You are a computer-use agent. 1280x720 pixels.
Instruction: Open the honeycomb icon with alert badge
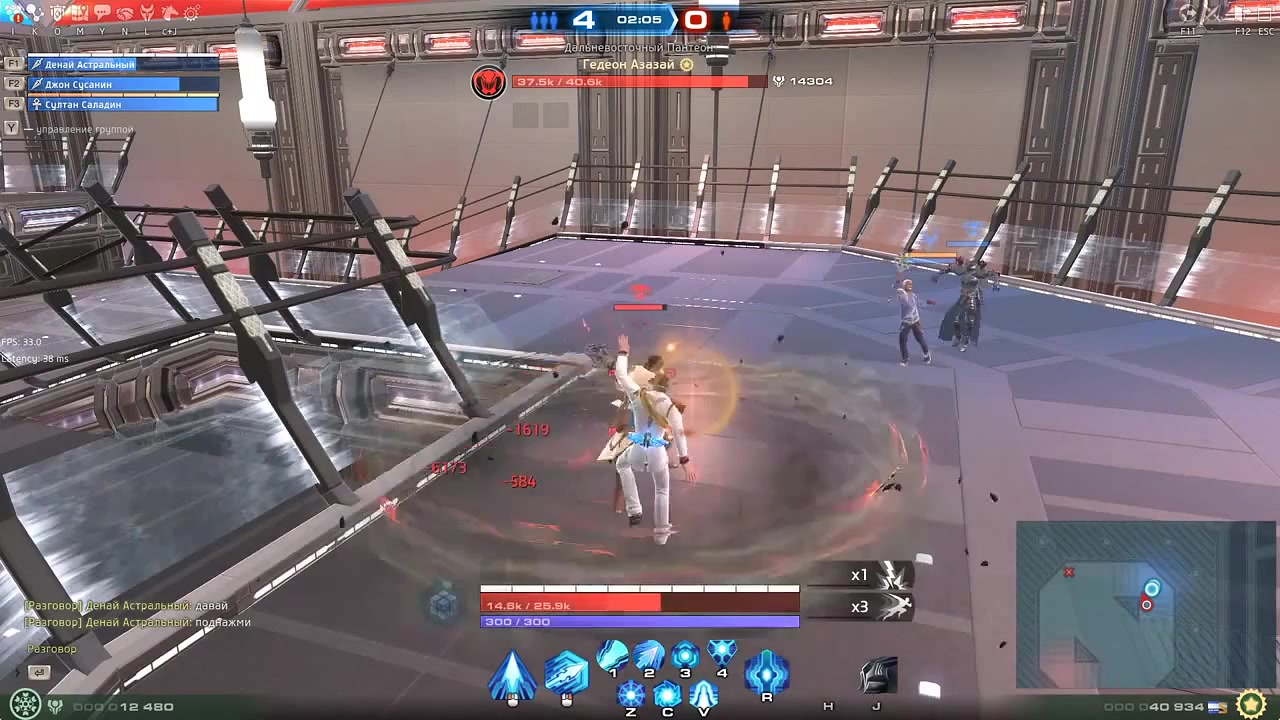(13, 14)
